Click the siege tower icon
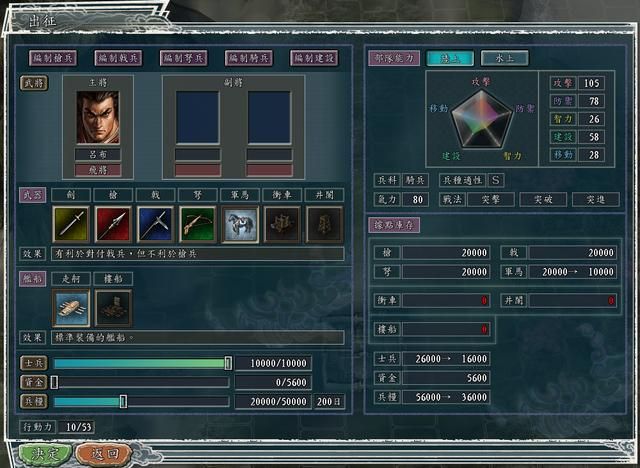The image size is (640, 468). pyautogui.click(x=324, y=224)
